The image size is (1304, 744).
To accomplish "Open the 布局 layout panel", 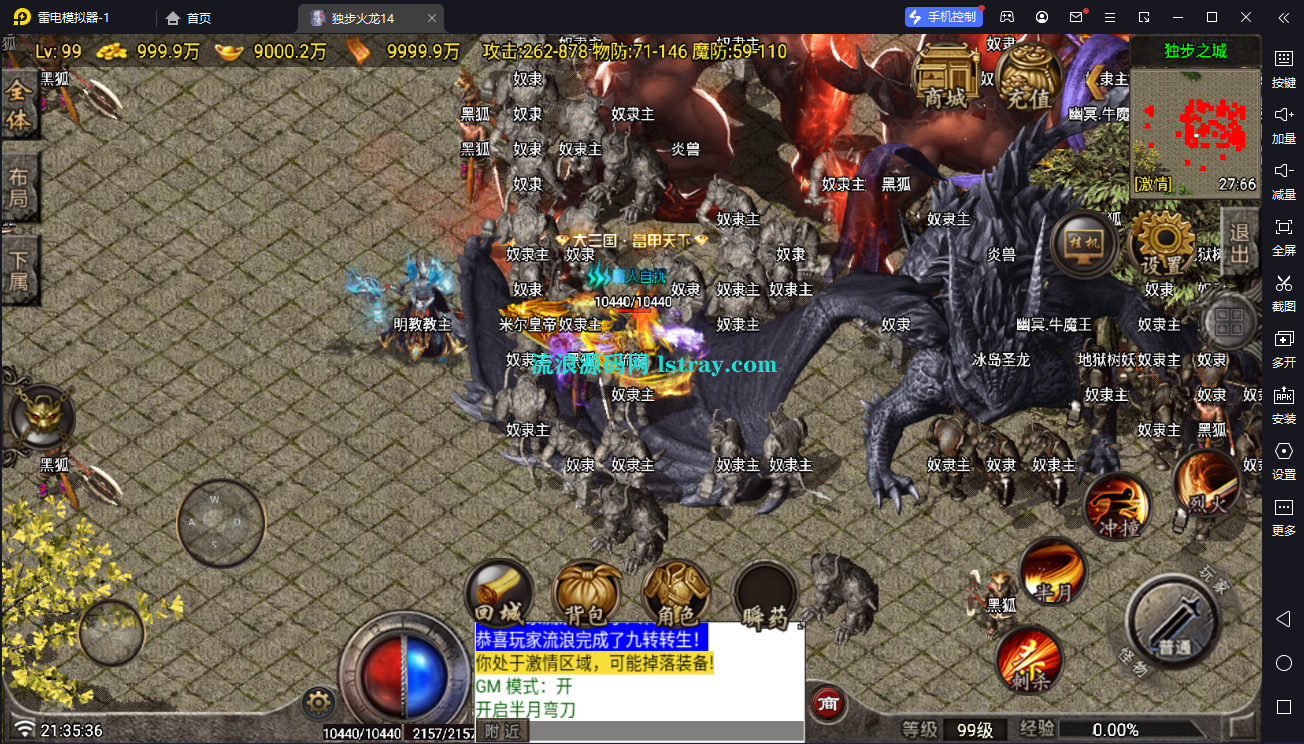I will (x=20, y=187).
